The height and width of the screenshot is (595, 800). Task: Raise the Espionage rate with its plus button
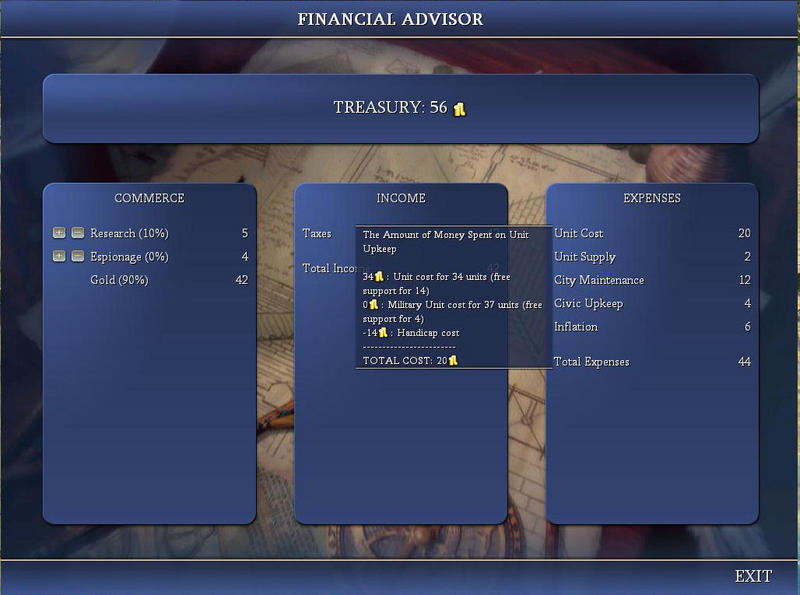coord(59,256)
